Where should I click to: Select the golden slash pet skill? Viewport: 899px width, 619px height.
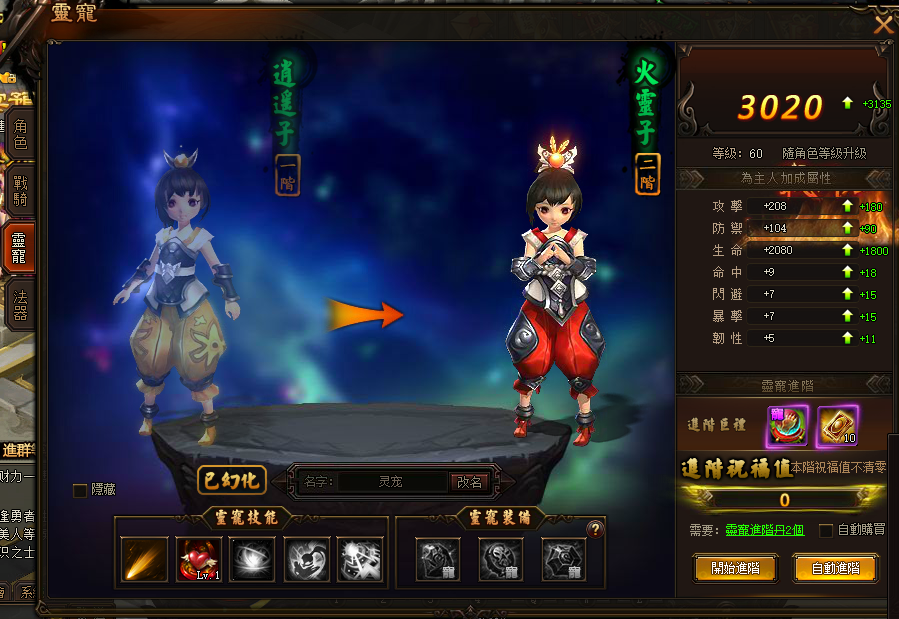(145, 559)
